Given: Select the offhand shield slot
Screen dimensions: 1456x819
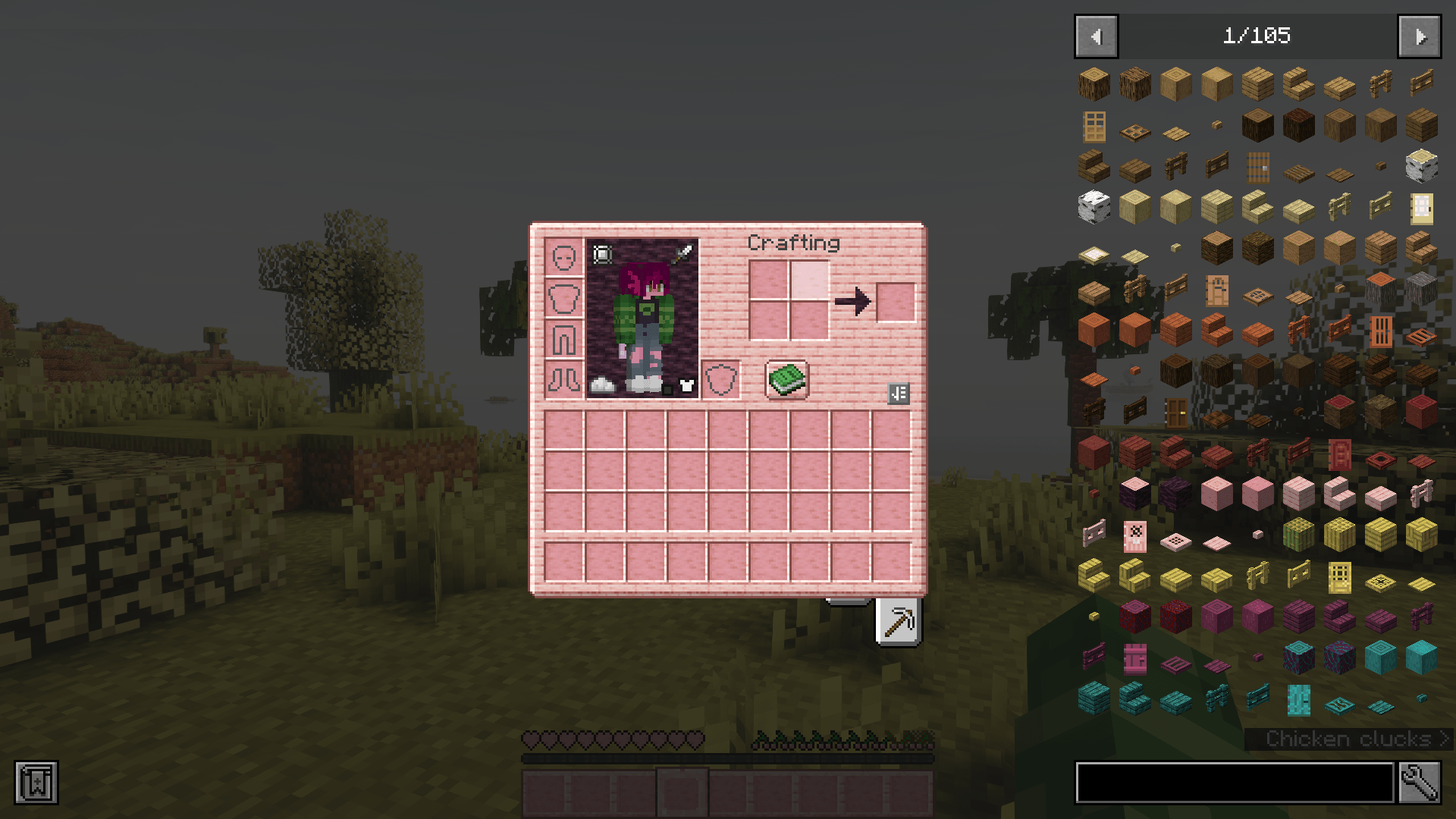Looking at the screenshot, I should click(x=722, y=380).
